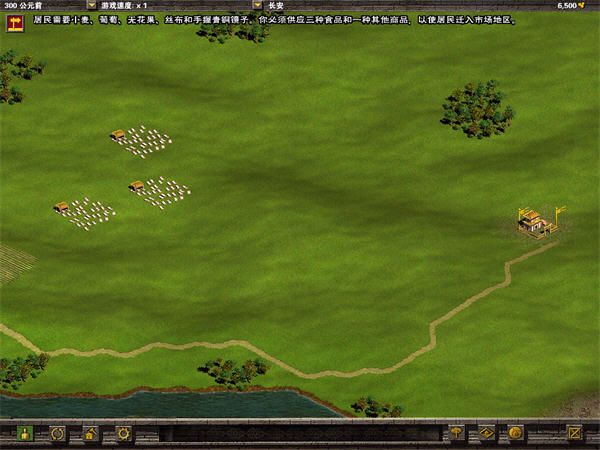Open the diamond map overview icon
Screen dimensions: 600x450
click(x=486, y=434)
